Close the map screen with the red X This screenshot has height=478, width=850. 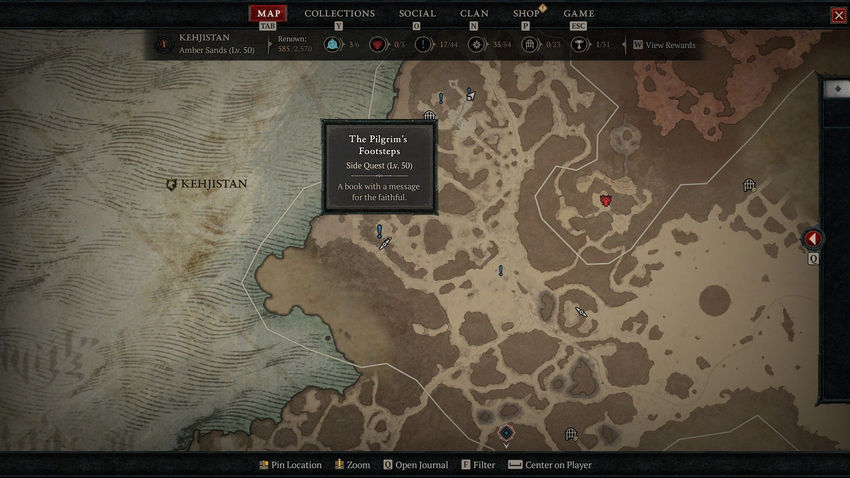[838, 15]
